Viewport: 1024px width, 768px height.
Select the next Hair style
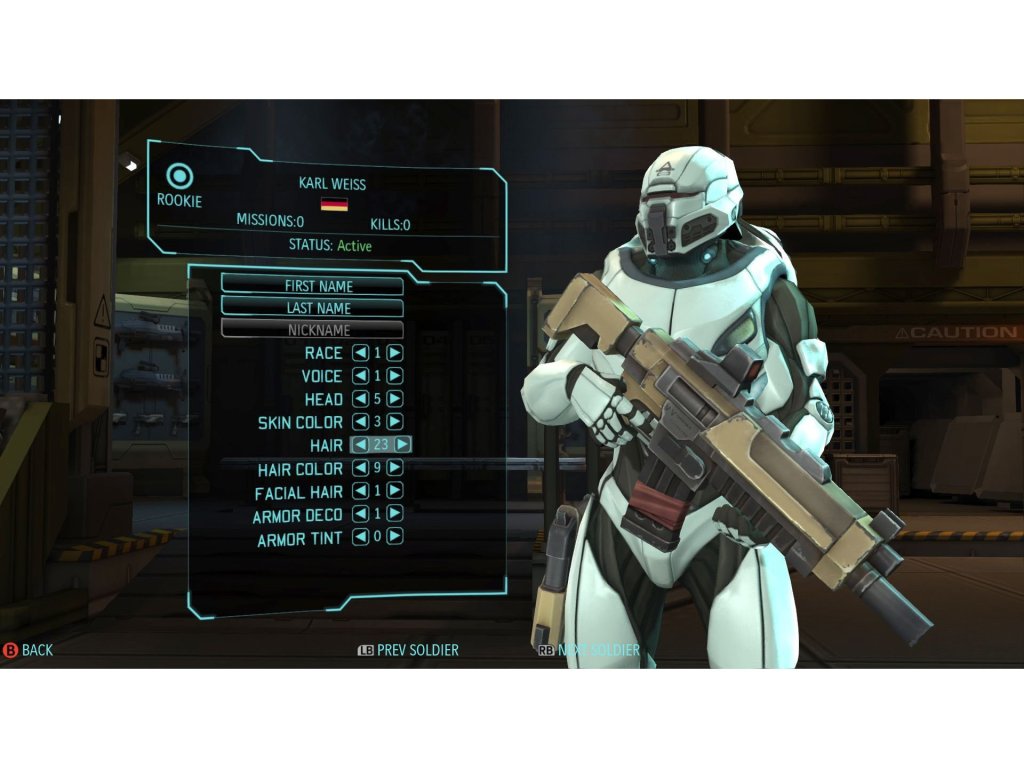click(403, 445)
